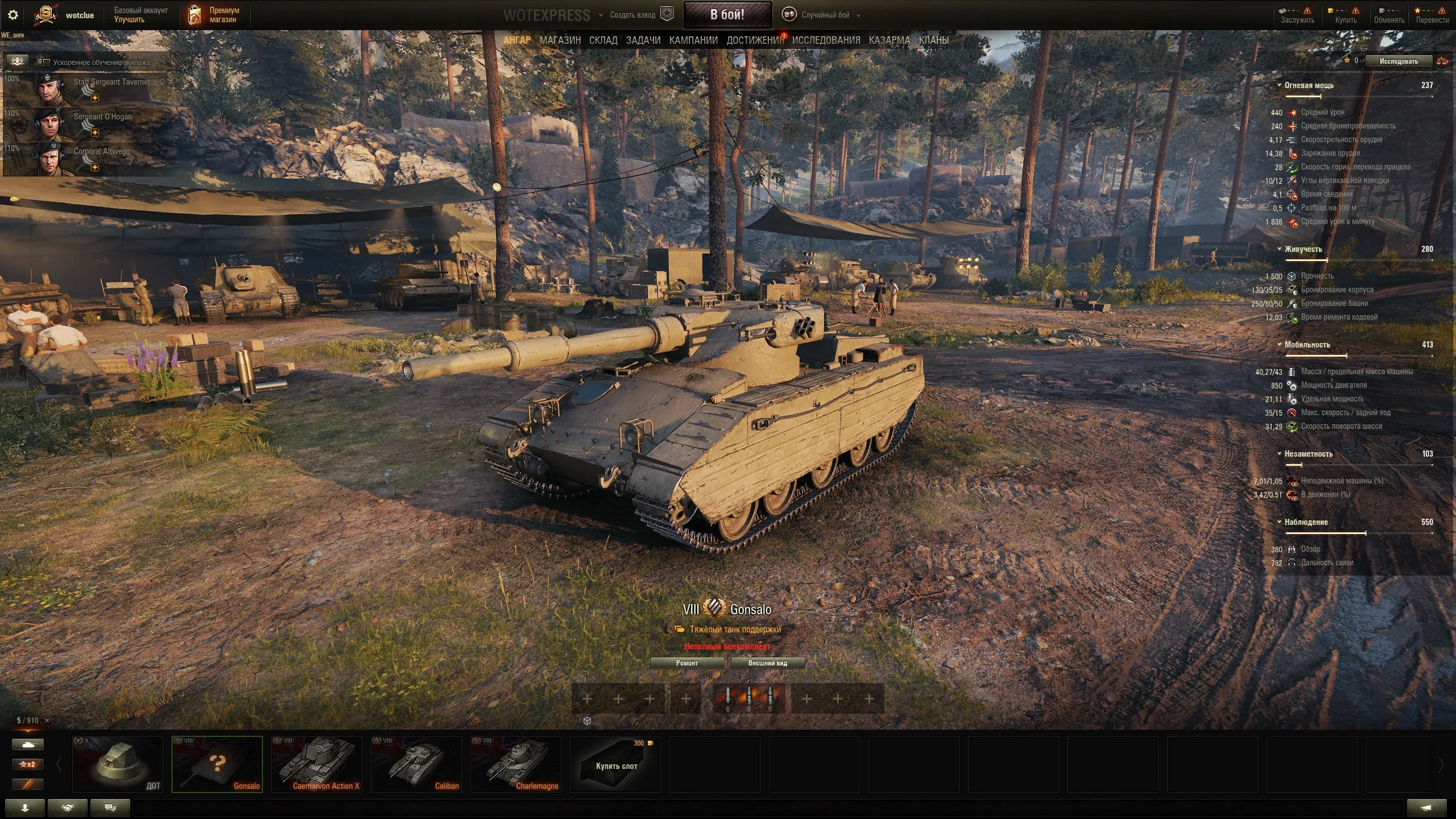Select crew member Staff Sergeant Taverner
Image resolution: width=1456 pixels, height=819 pixels.
[x=85, y=89]
